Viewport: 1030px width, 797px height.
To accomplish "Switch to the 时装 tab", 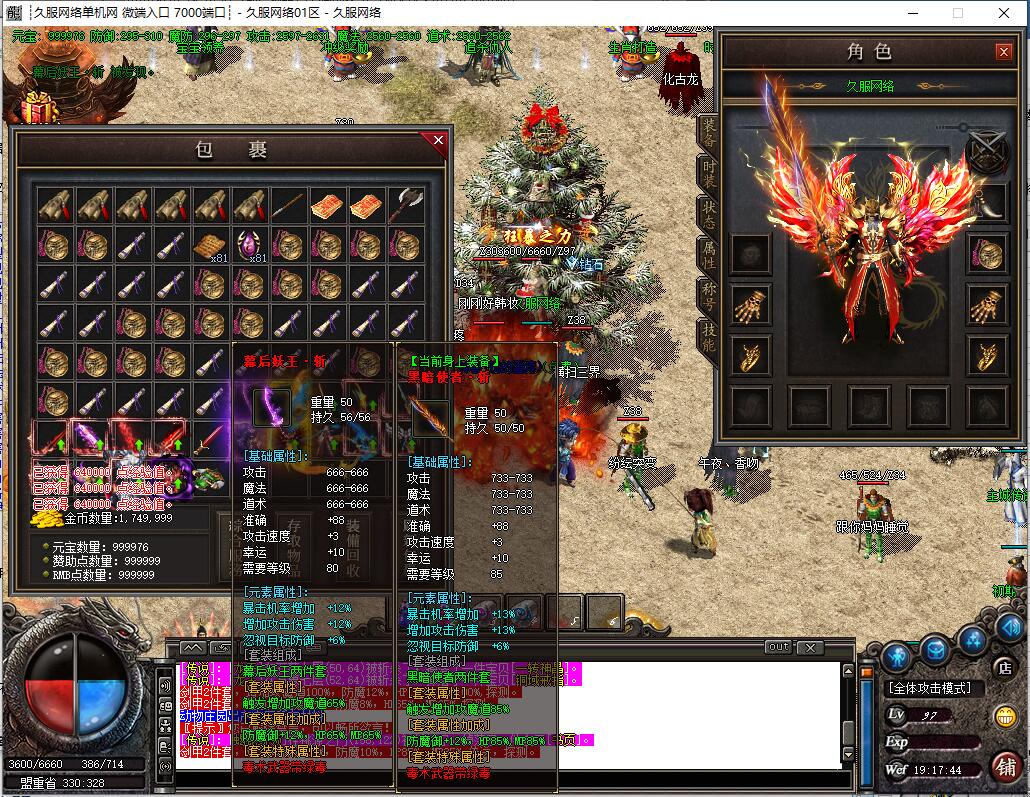I will click(709, 176).
